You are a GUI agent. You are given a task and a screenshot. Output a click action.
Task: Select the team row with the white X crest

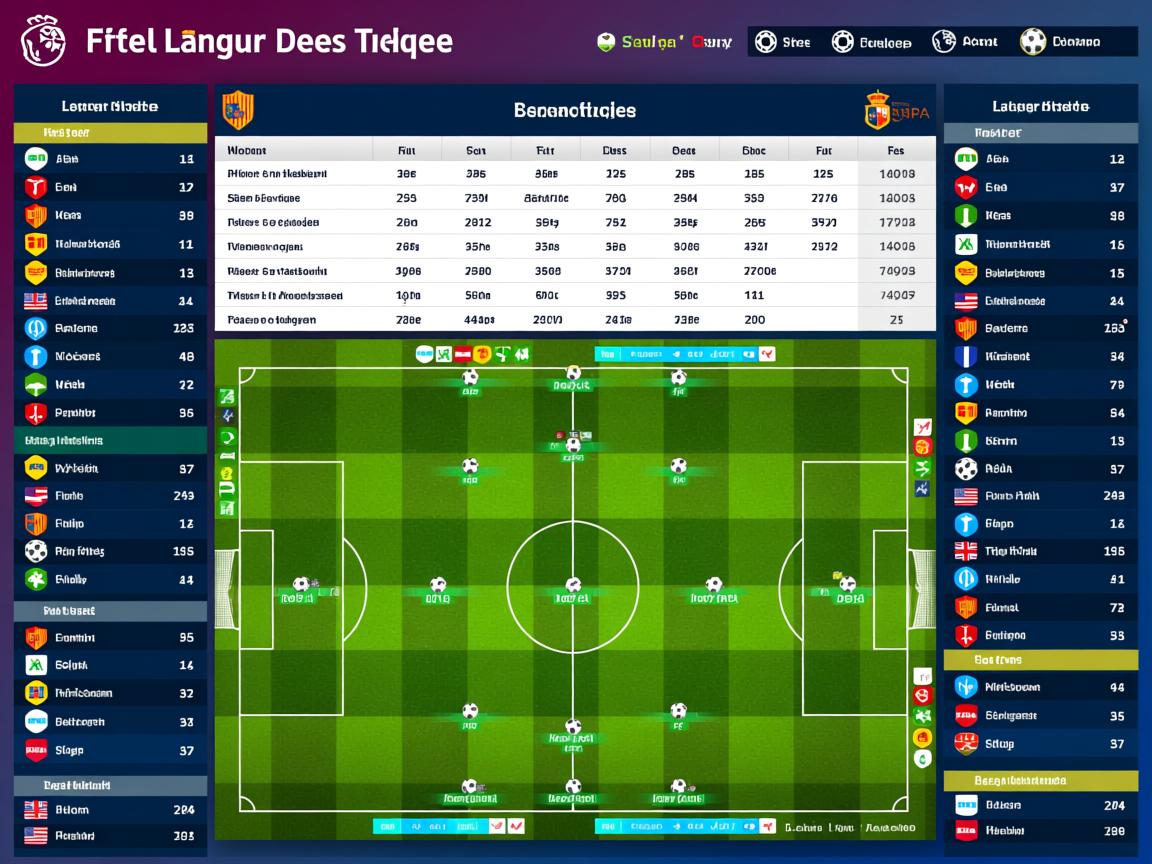pyautogui.click(x=1040, y=244)
